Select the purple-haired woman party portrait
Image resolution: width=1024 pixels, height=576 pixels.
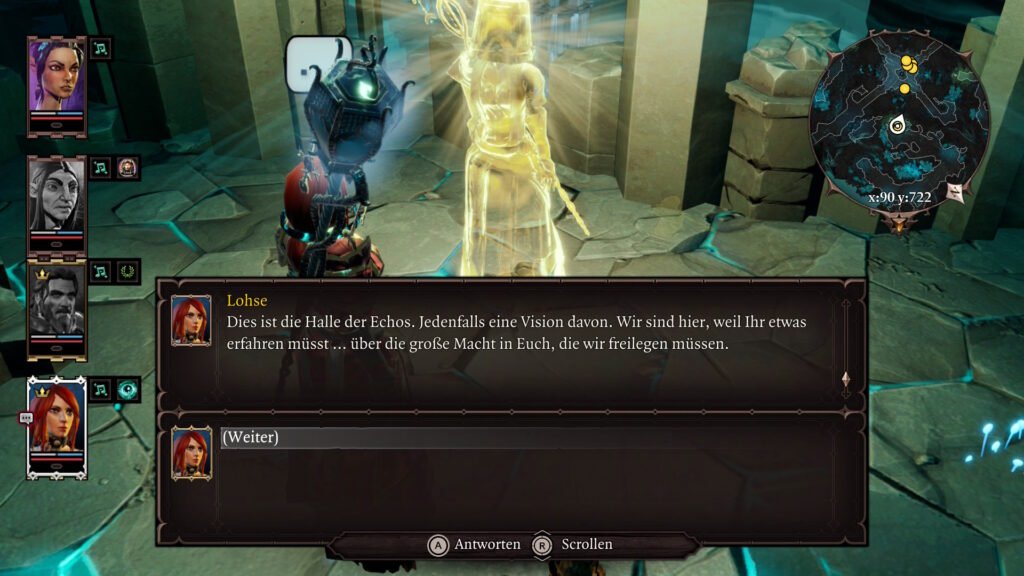pyautogui.click(x=56, y=80)
